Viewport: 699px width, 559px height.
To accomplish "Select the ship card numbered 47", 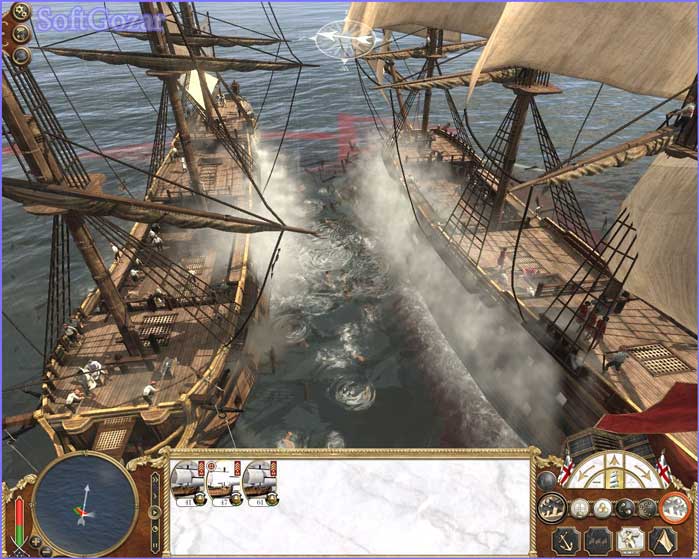I will (223, 482).
